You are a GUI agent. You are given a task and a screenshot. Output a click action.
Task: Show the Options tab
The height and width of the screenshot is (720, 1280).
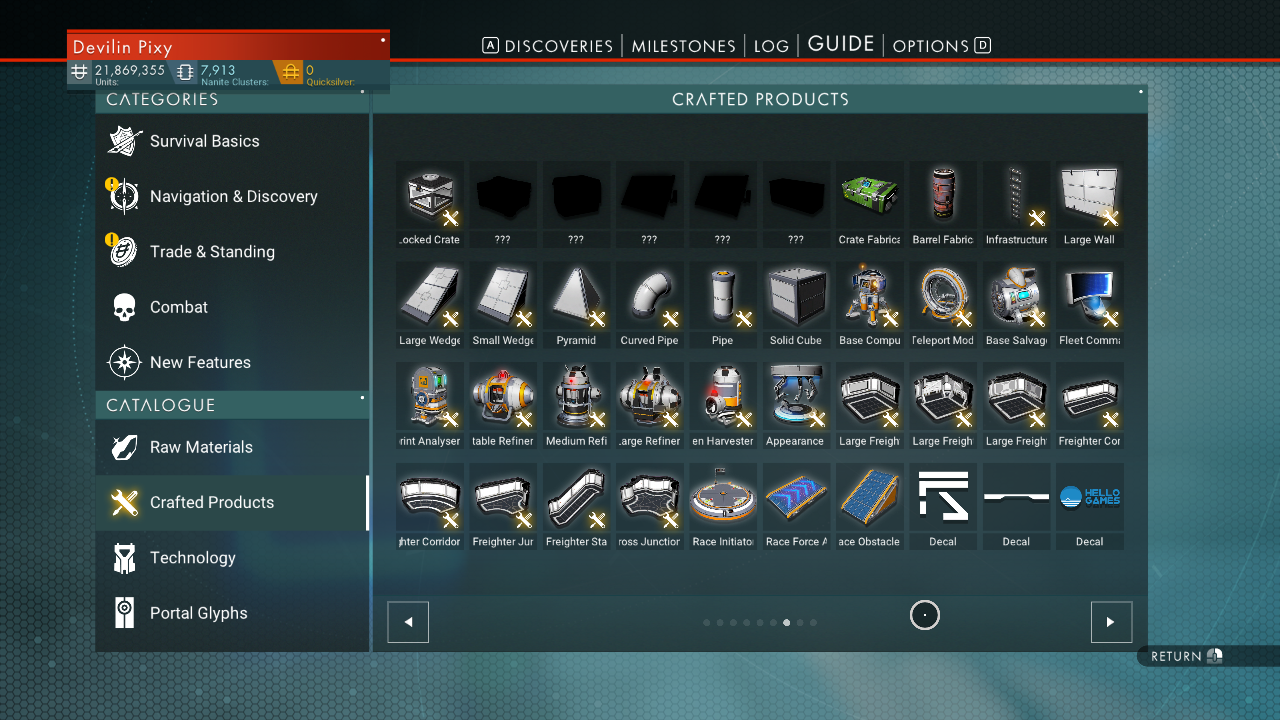tap(930, 46)
